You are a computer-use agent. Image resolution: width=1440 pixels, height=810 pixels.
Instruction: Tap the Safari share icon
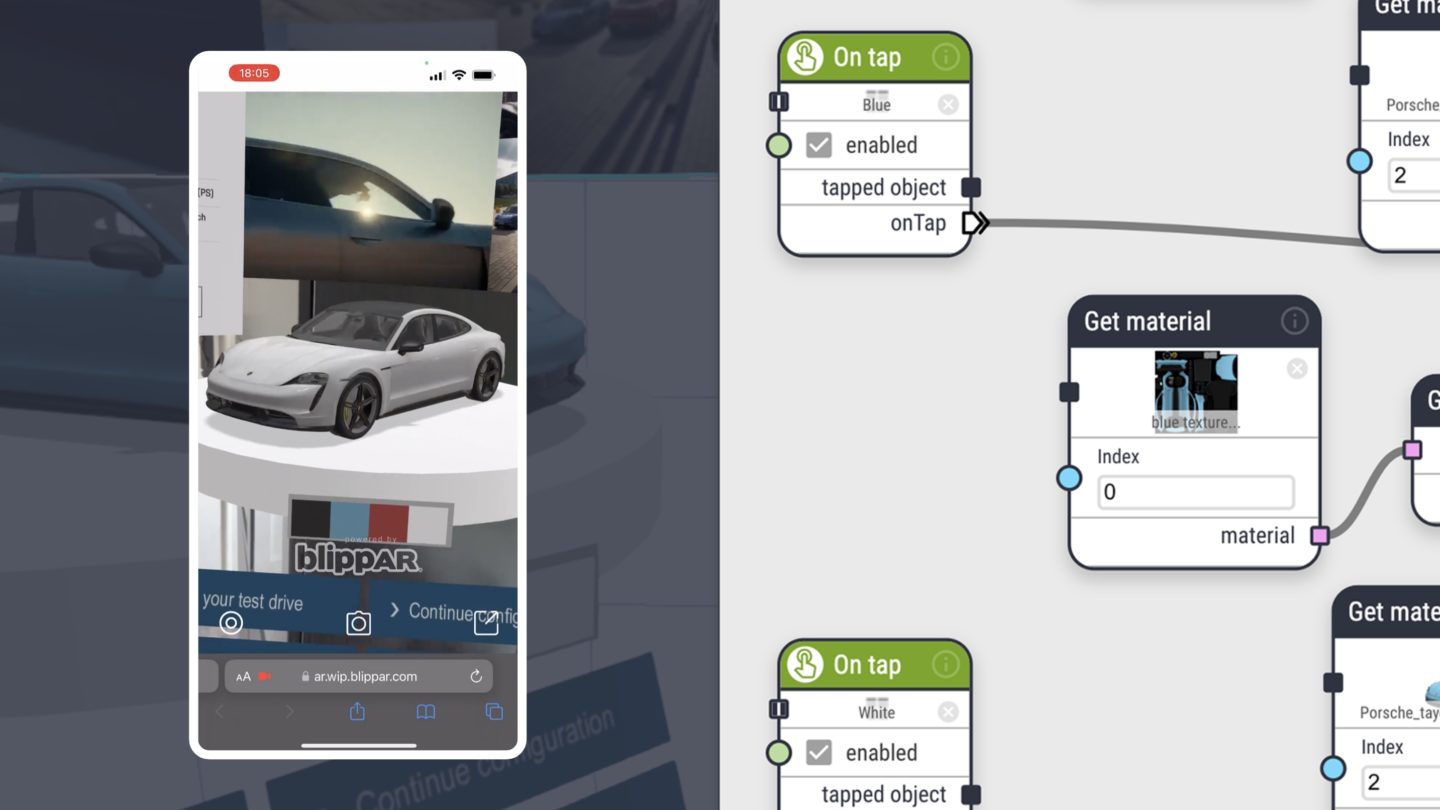tap(356, 712)
